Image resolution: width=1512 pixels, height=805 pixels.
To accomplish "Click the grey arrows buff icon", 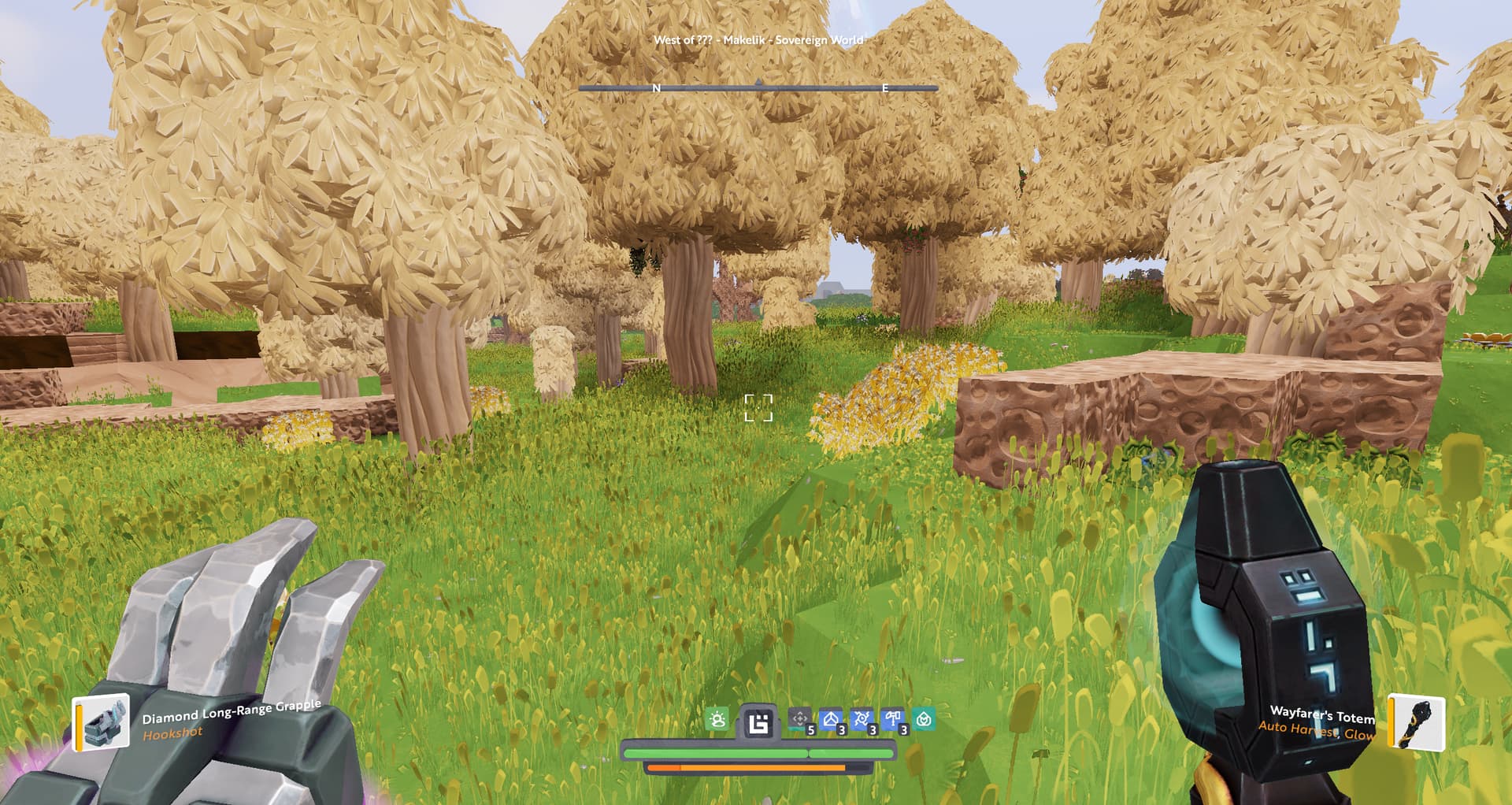I will (800, 719).
